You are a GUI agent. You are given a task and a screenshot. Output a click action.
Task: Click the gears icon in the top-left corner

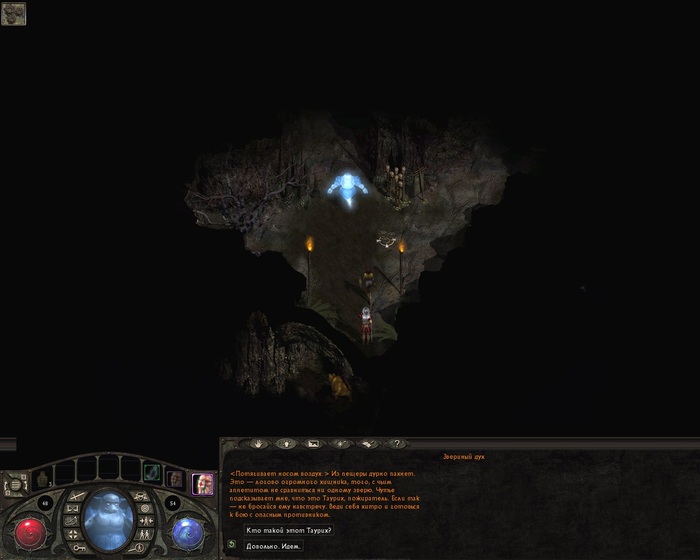13,13
